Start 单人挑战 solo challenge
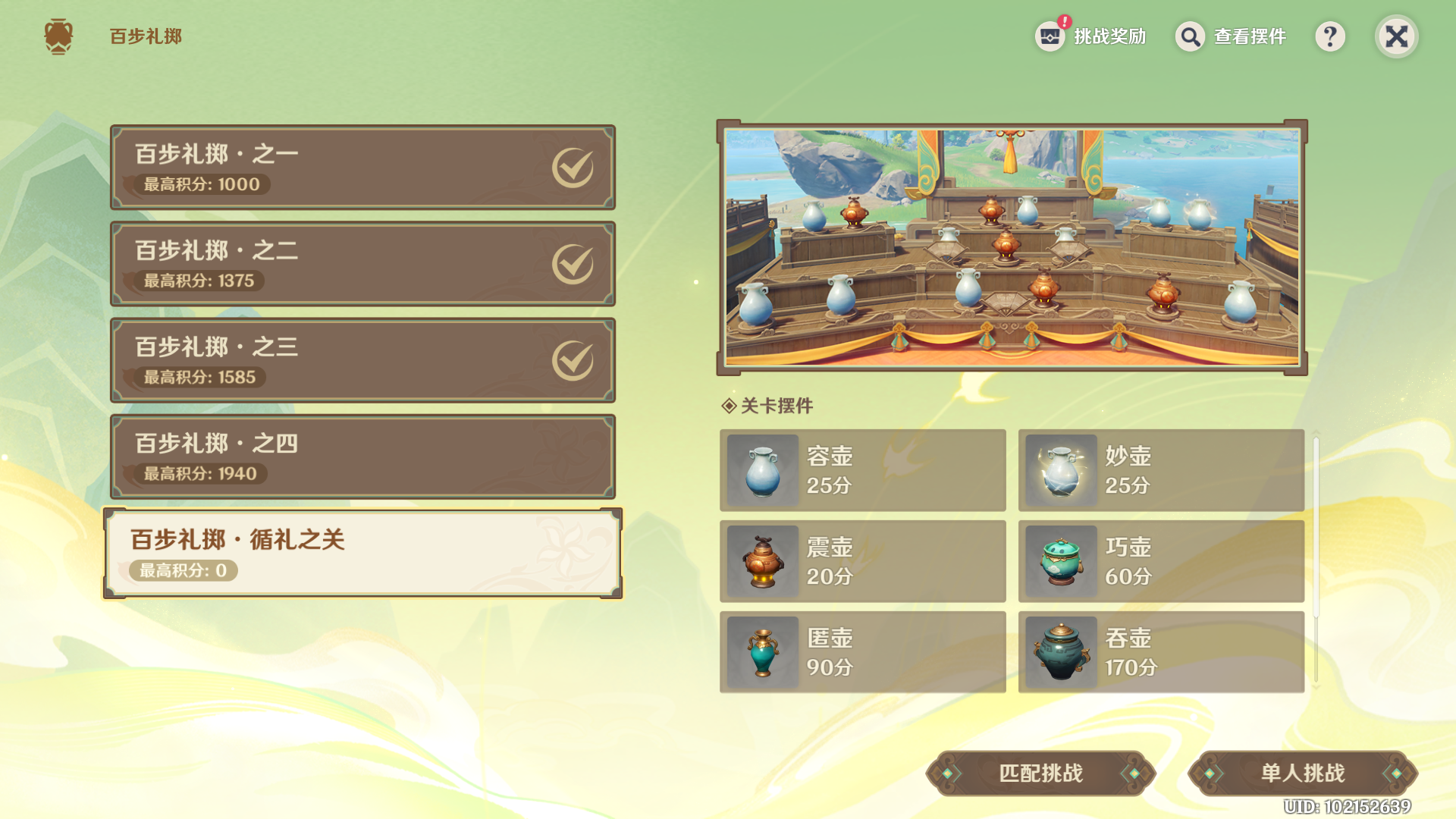The width and height of the screenshot is (1456, 819). (1301, 772)
